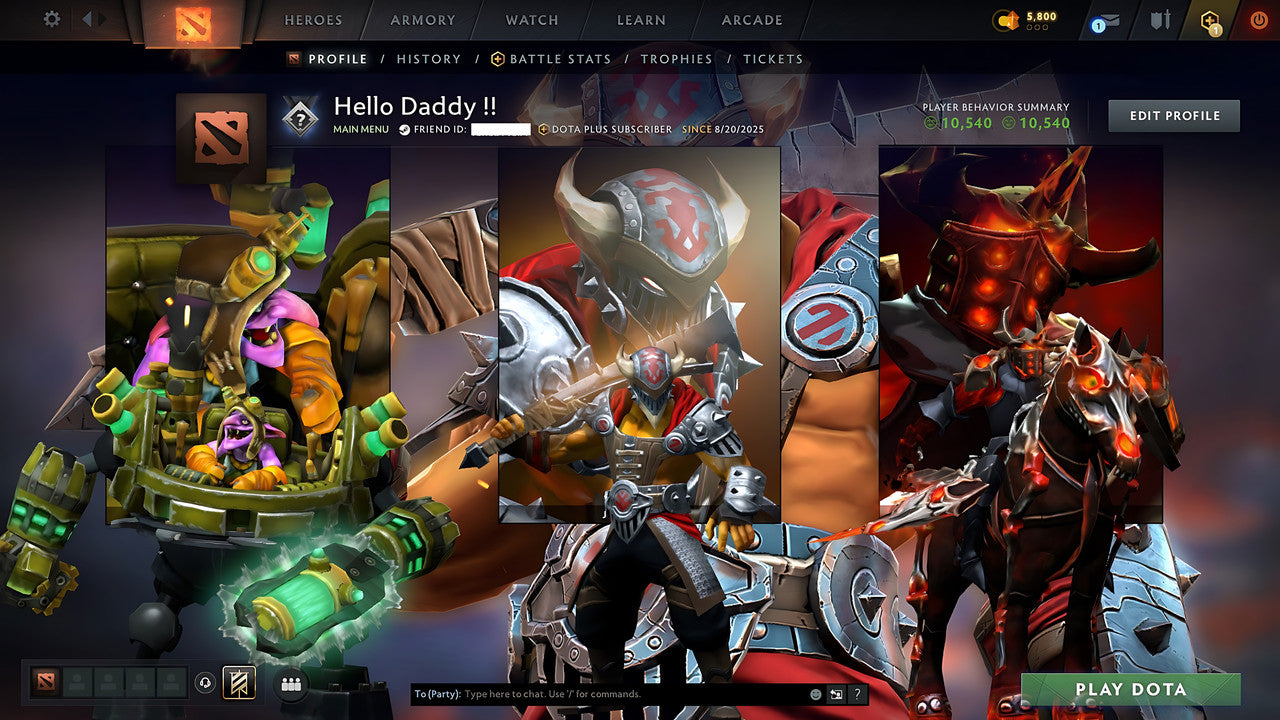Open the TROPHIES tab
The image size is (1280, 720).
pyautogui.click(x=676, y=59)
